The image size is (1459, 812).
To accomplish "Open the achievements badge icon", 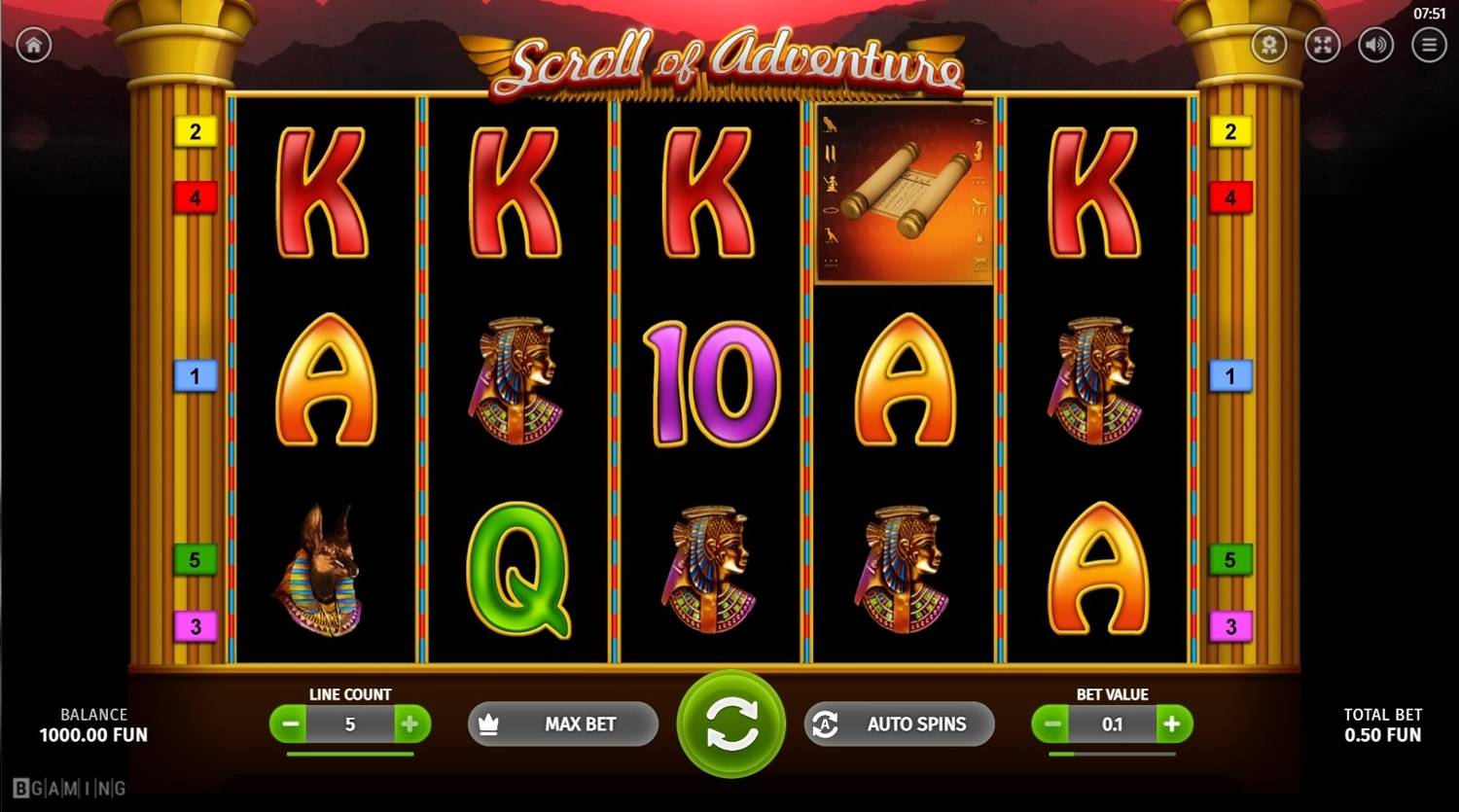I will coord(1269,45).
